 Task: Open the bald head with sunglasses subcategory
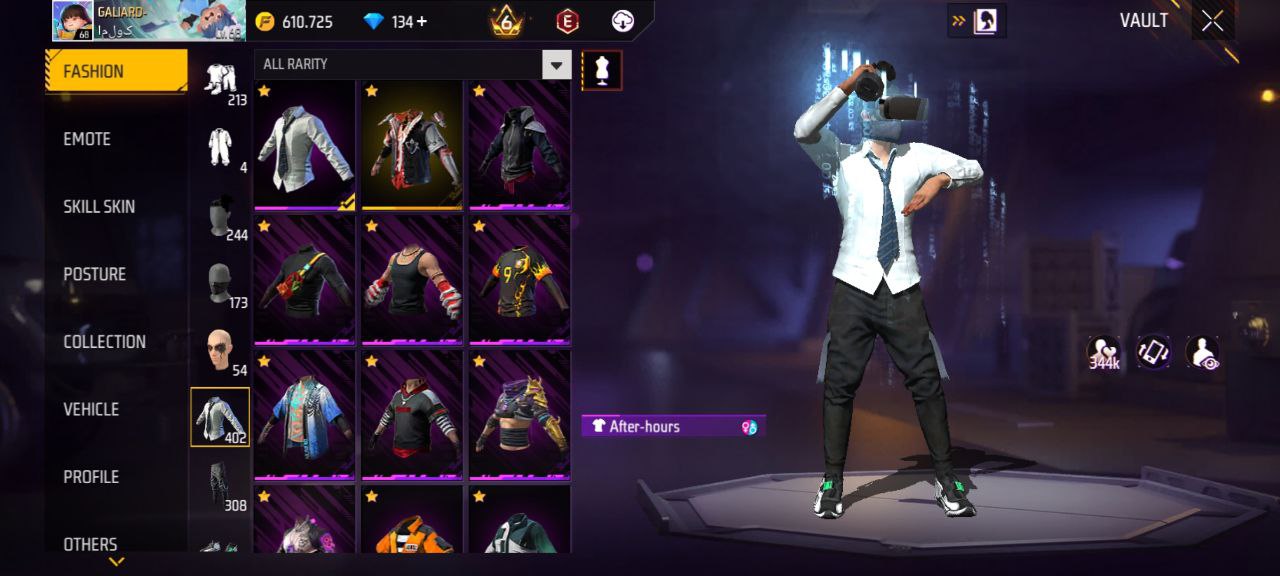tap(221, 352)
